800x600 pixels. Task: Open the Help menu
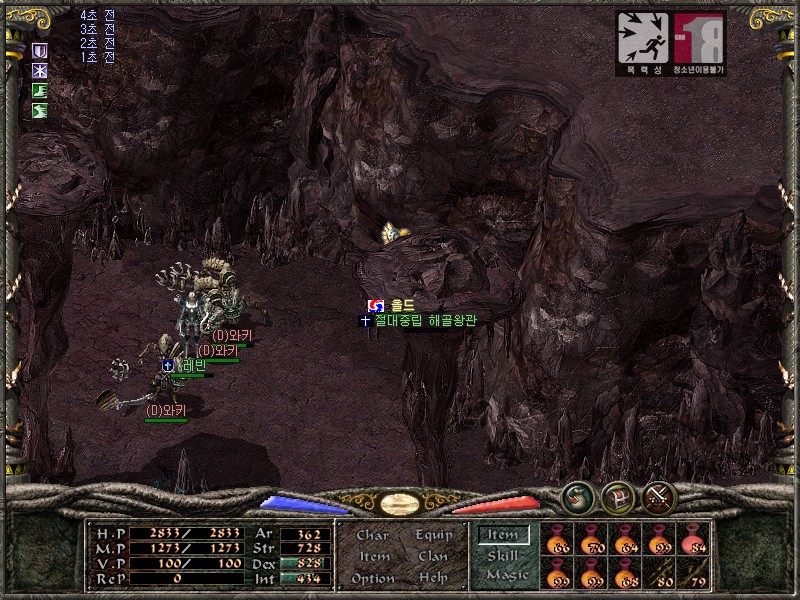433,578
